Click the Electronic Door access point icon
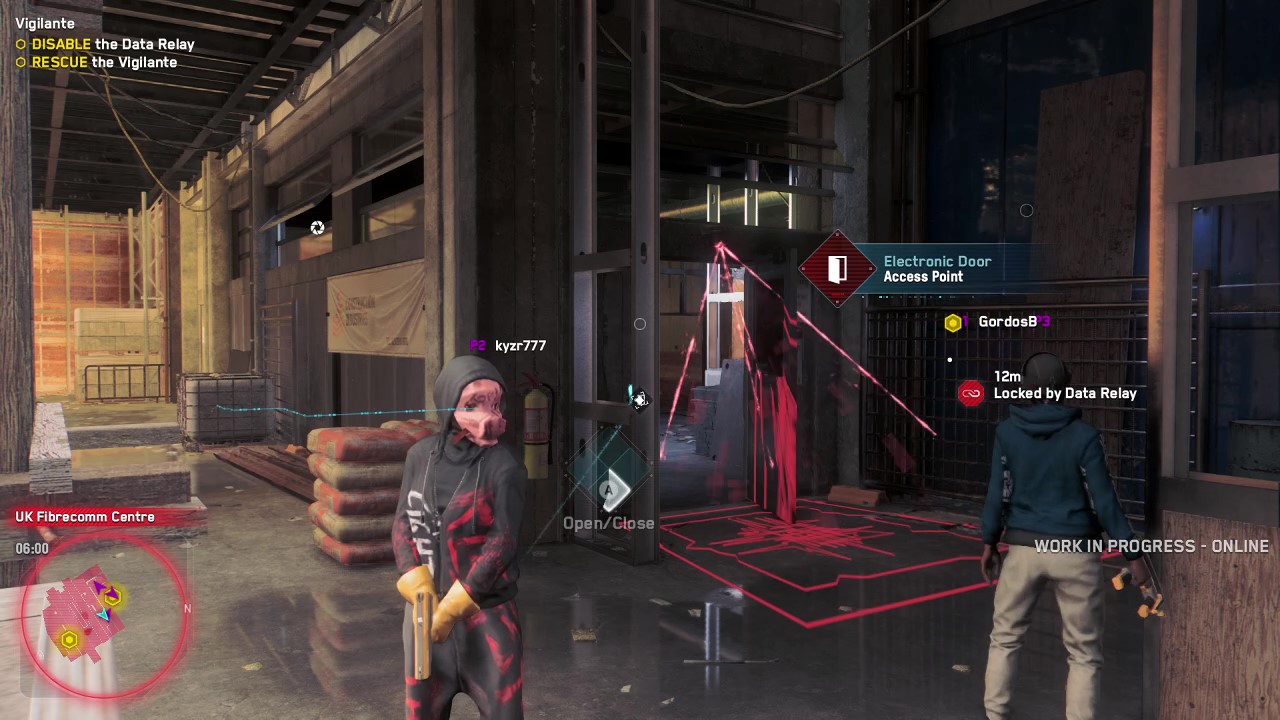The image size is (1280, 720). click(x=837, y=269)
